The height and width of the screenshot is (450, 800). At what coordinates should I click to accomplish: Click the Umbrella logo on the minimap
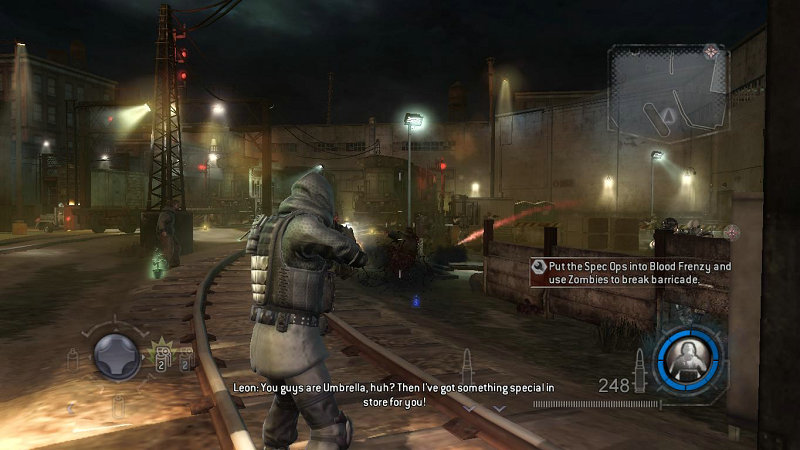[x=711, y=50]
